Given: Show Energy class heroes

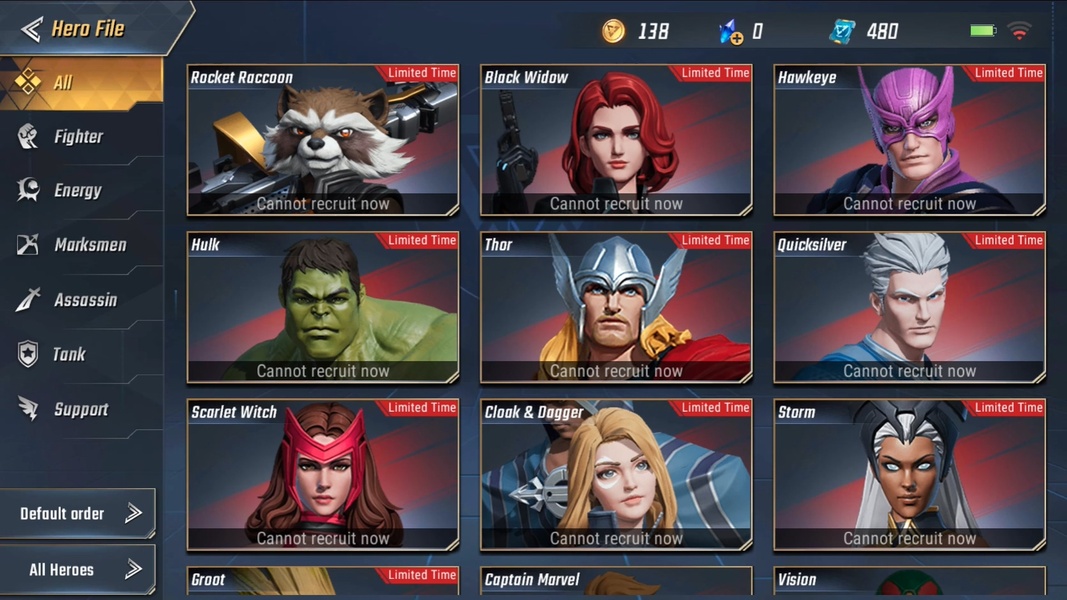Looking at the screenshot, I should (x=77, y=191).
